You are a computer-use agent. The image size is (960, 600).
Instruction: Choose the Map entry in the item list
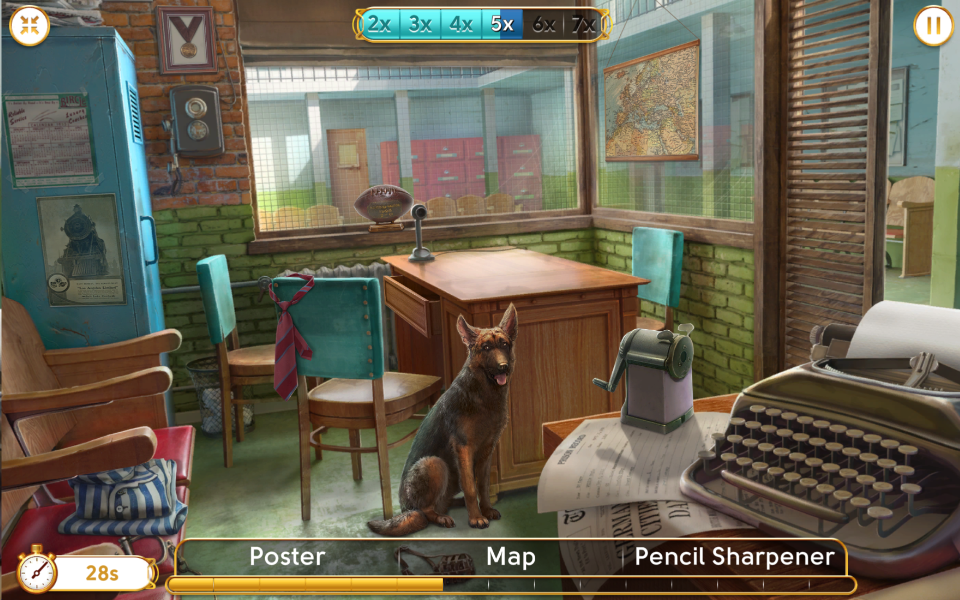511,557
